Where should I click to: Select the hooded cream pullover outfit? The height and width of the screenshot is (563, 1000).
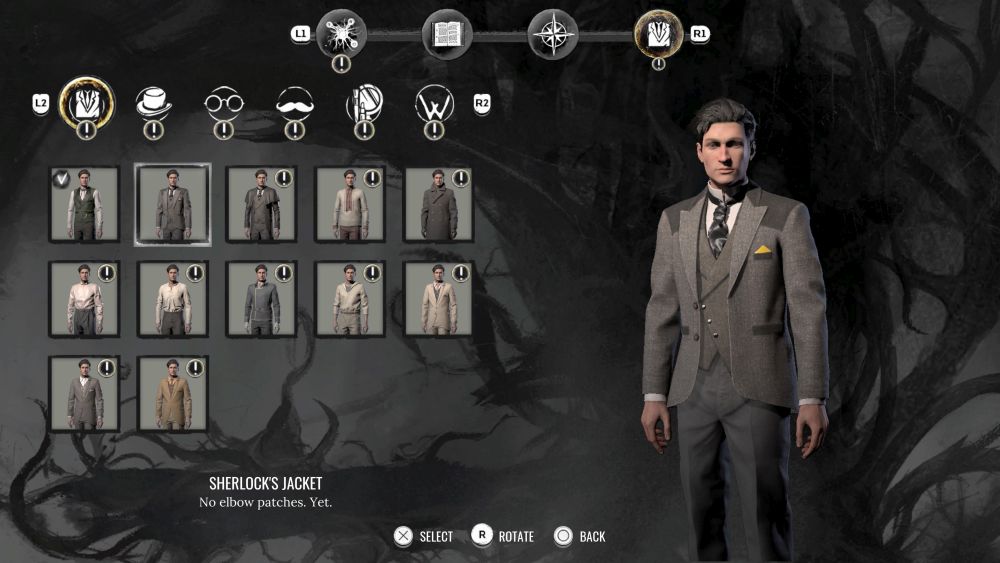351,299
